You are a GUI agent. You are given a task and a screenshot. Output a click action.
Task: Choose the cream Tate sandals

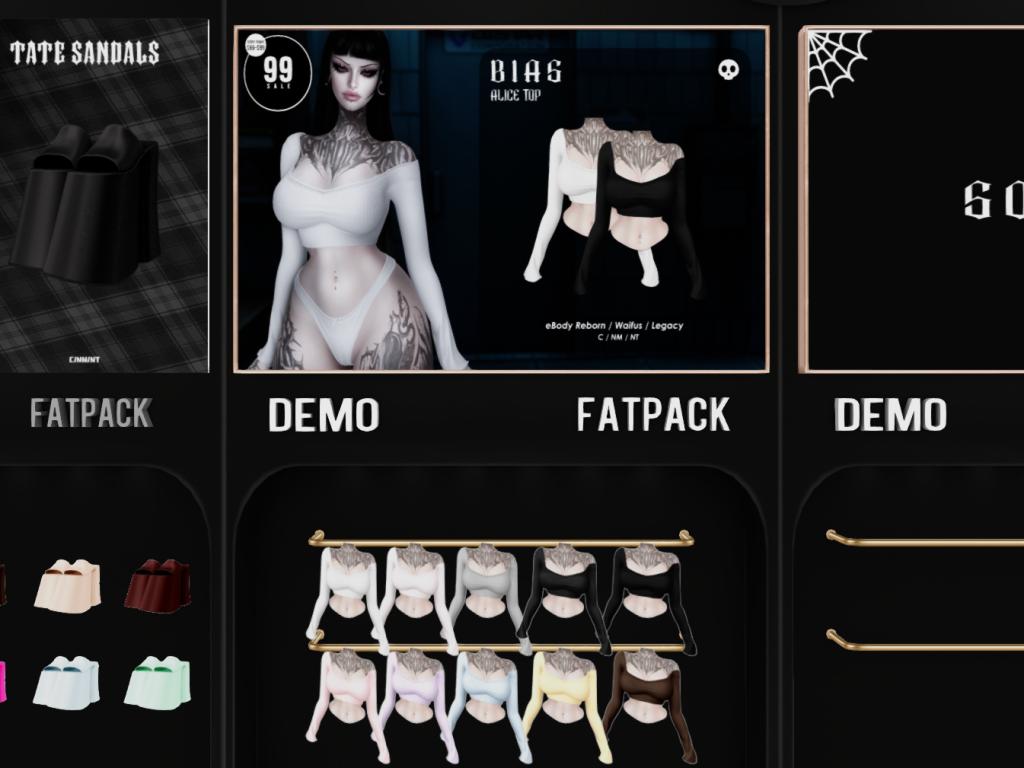pyautogui.click(x=68, y=586)
